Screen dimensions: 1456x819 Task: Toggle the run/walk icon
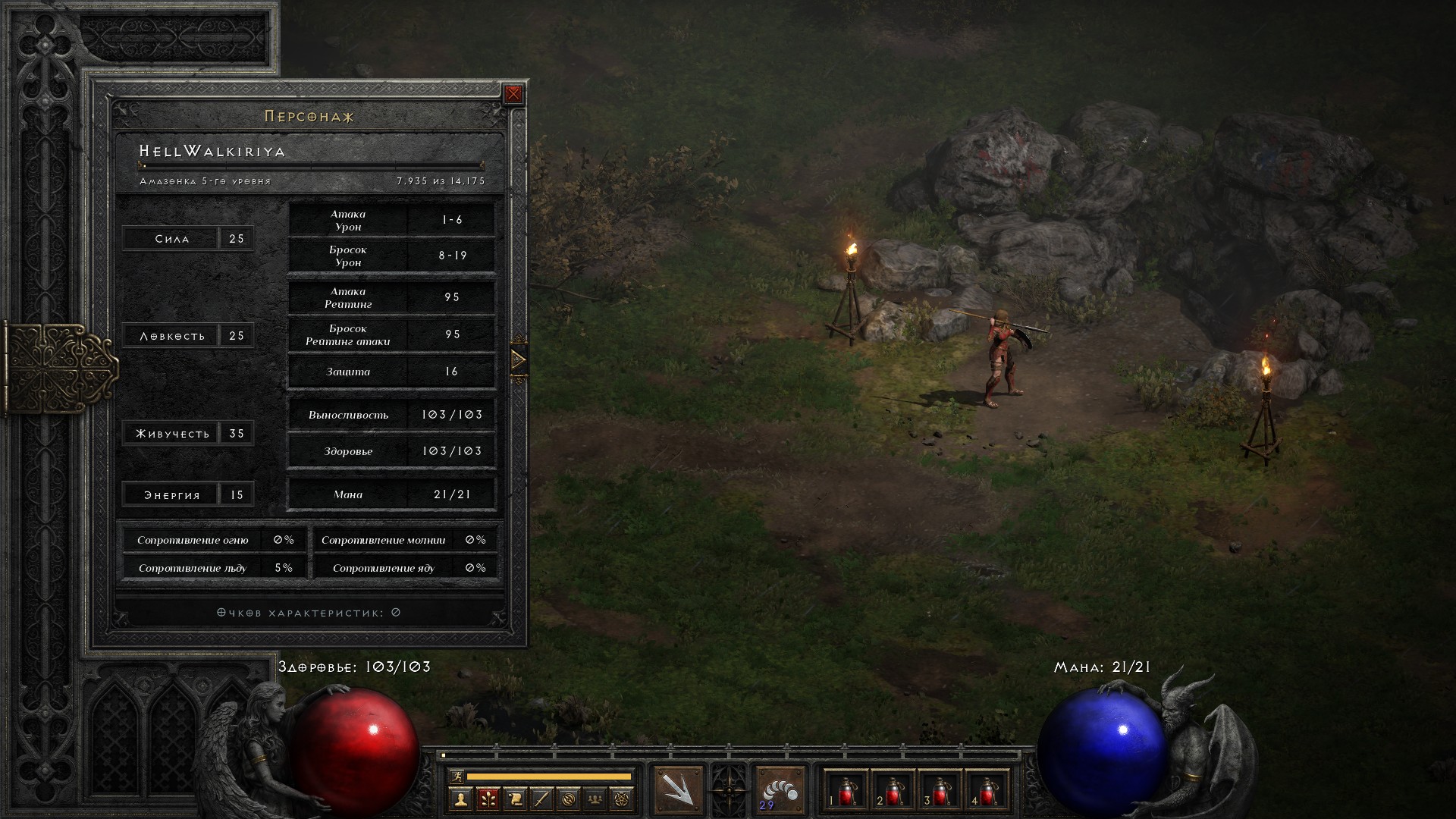456,776
